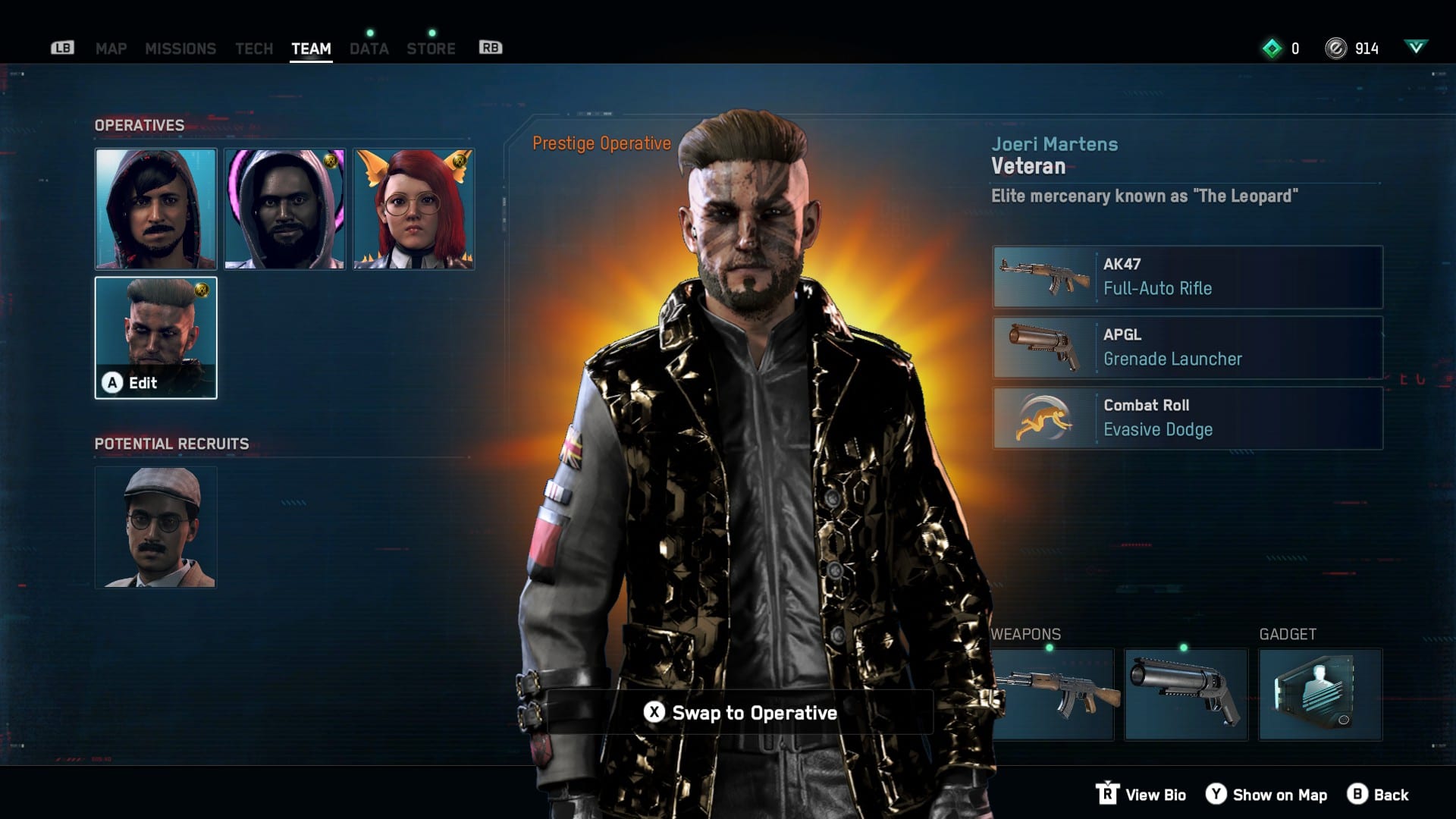The height and width of the screenshot is (819, 1456).
Task: Open the gadget slot
Action: pos(1320,694)
